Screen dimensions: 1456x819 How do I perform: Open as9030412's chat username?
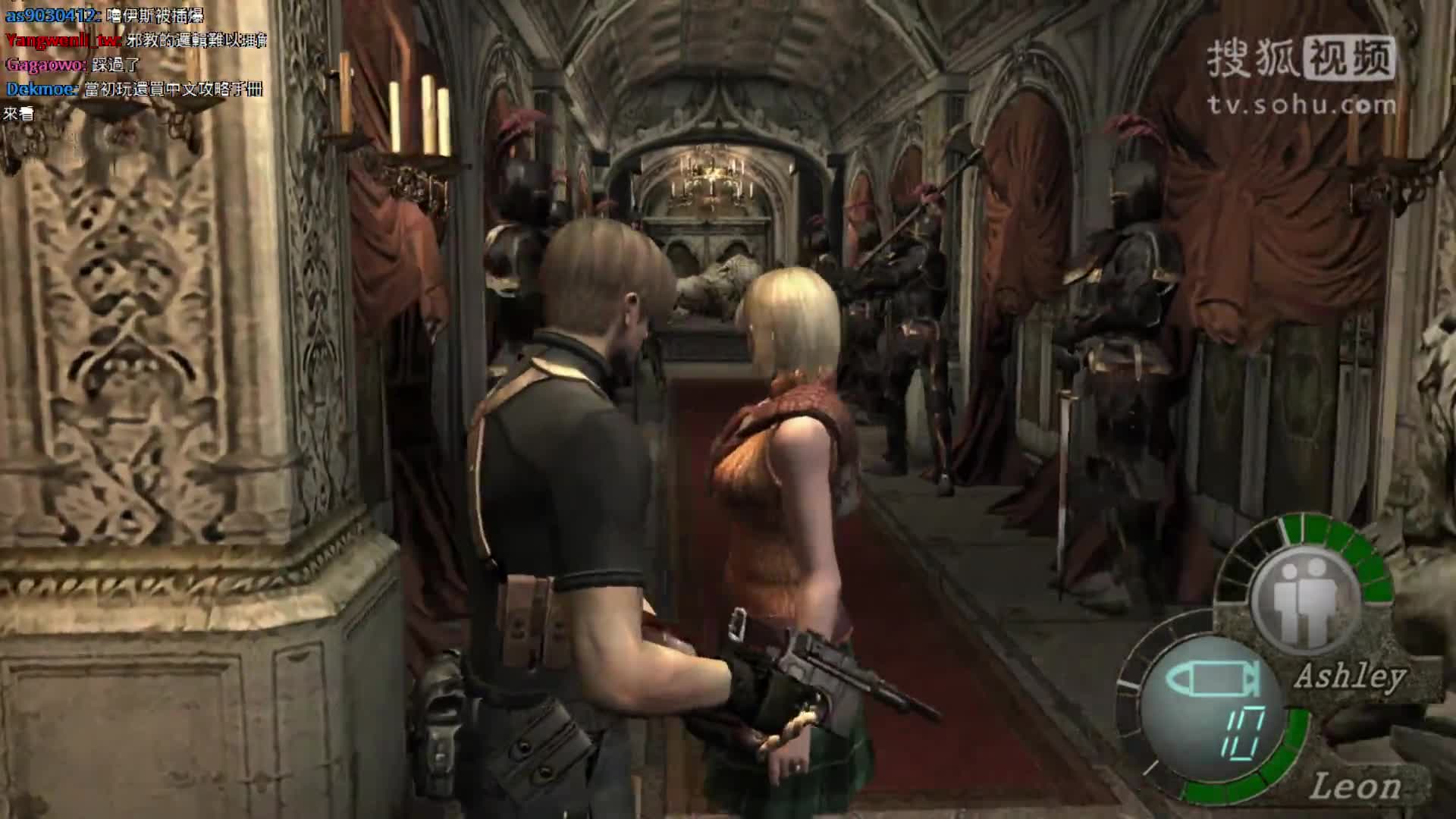pyautogui.click(x=52, y=15)
